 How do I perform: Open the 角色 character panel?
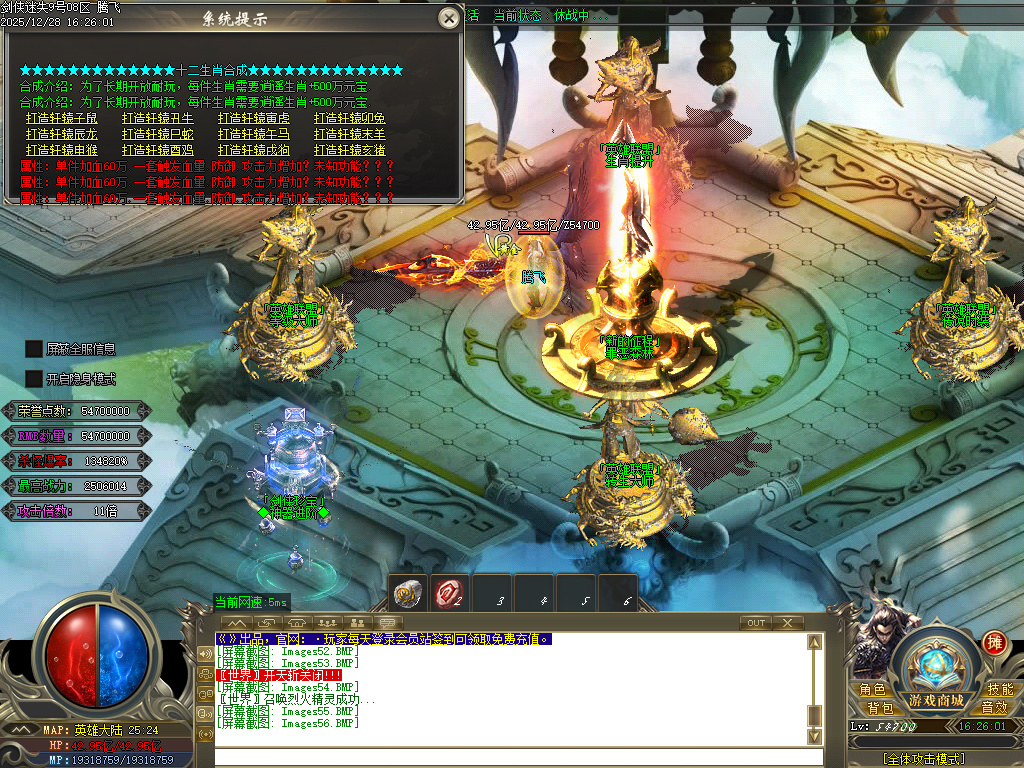coord(872,690)
